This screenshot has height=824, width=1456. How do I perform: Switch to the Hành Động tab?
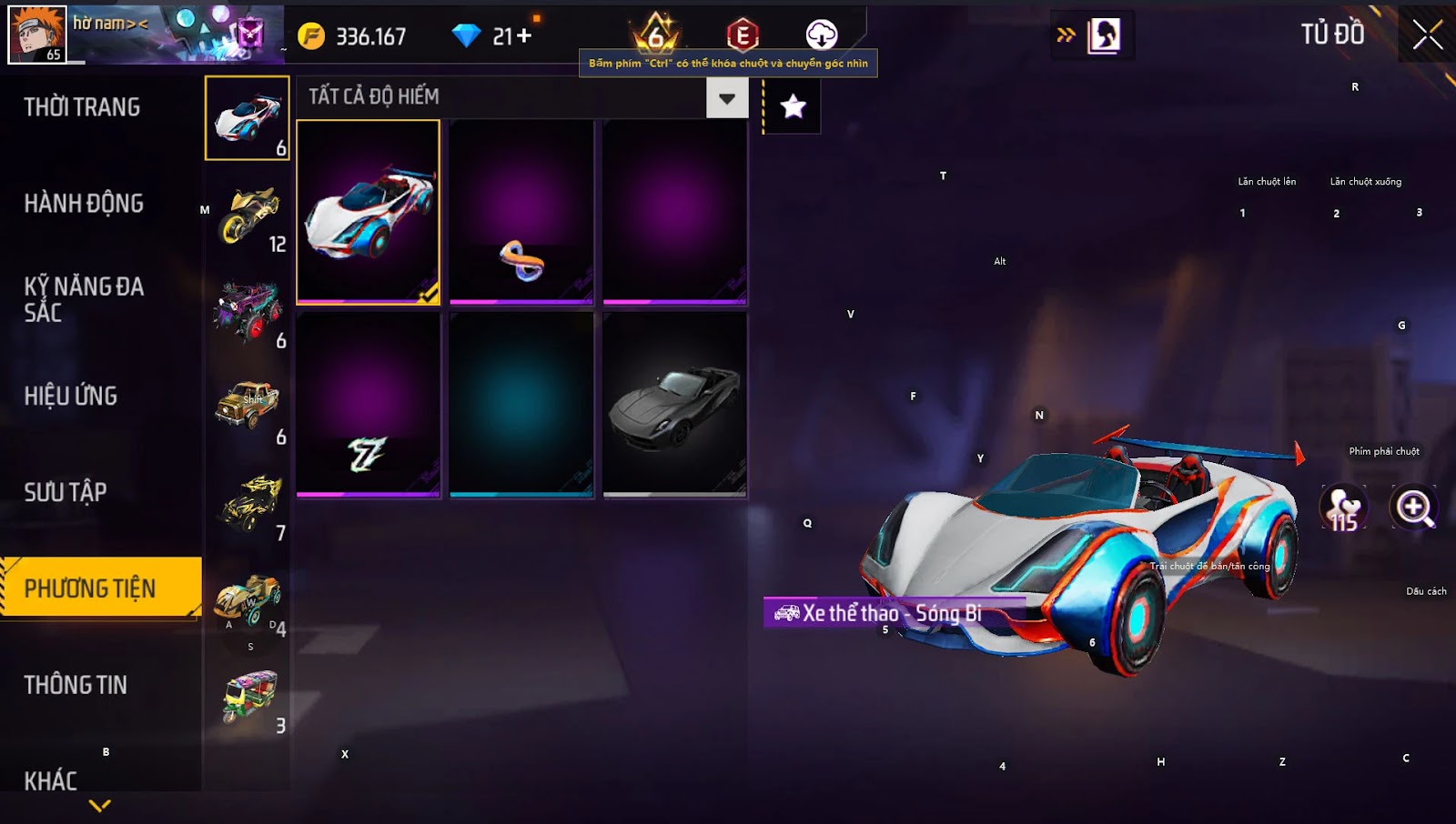click(84, 203)
